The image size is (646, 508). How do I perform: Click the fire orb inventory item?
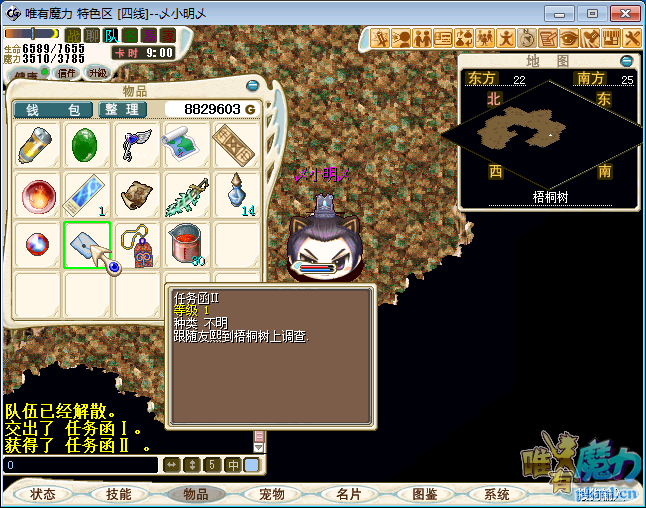39,195
